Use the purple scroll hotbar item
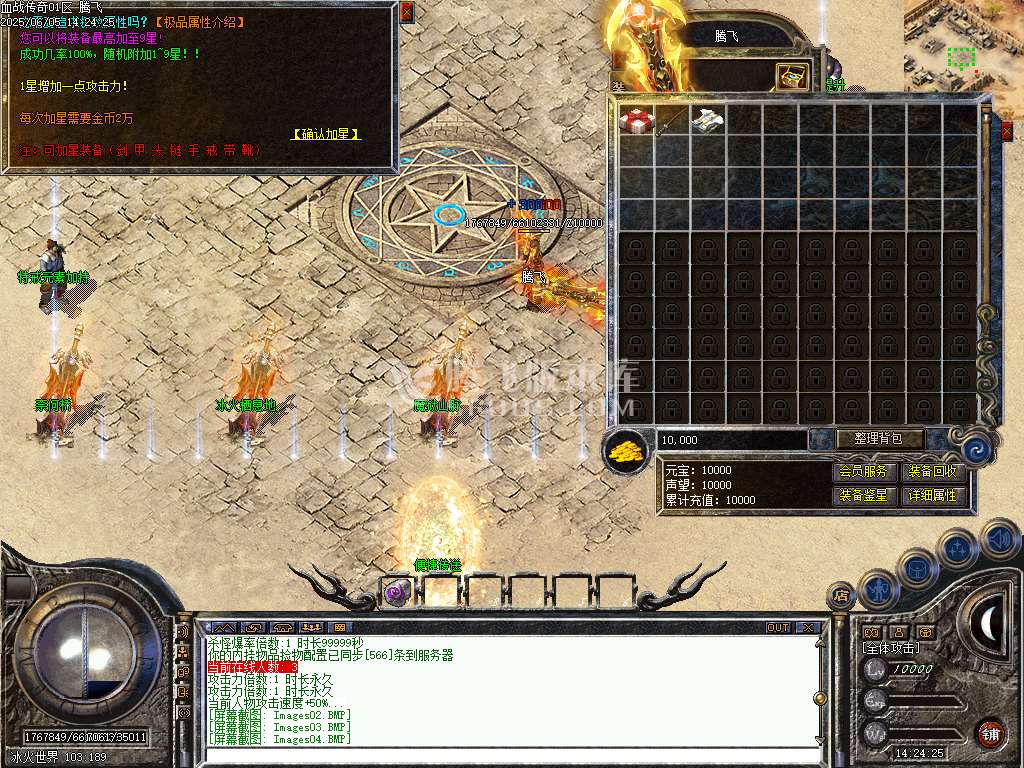The width and height of the screenshot is (1024, 768). point(397,592)
